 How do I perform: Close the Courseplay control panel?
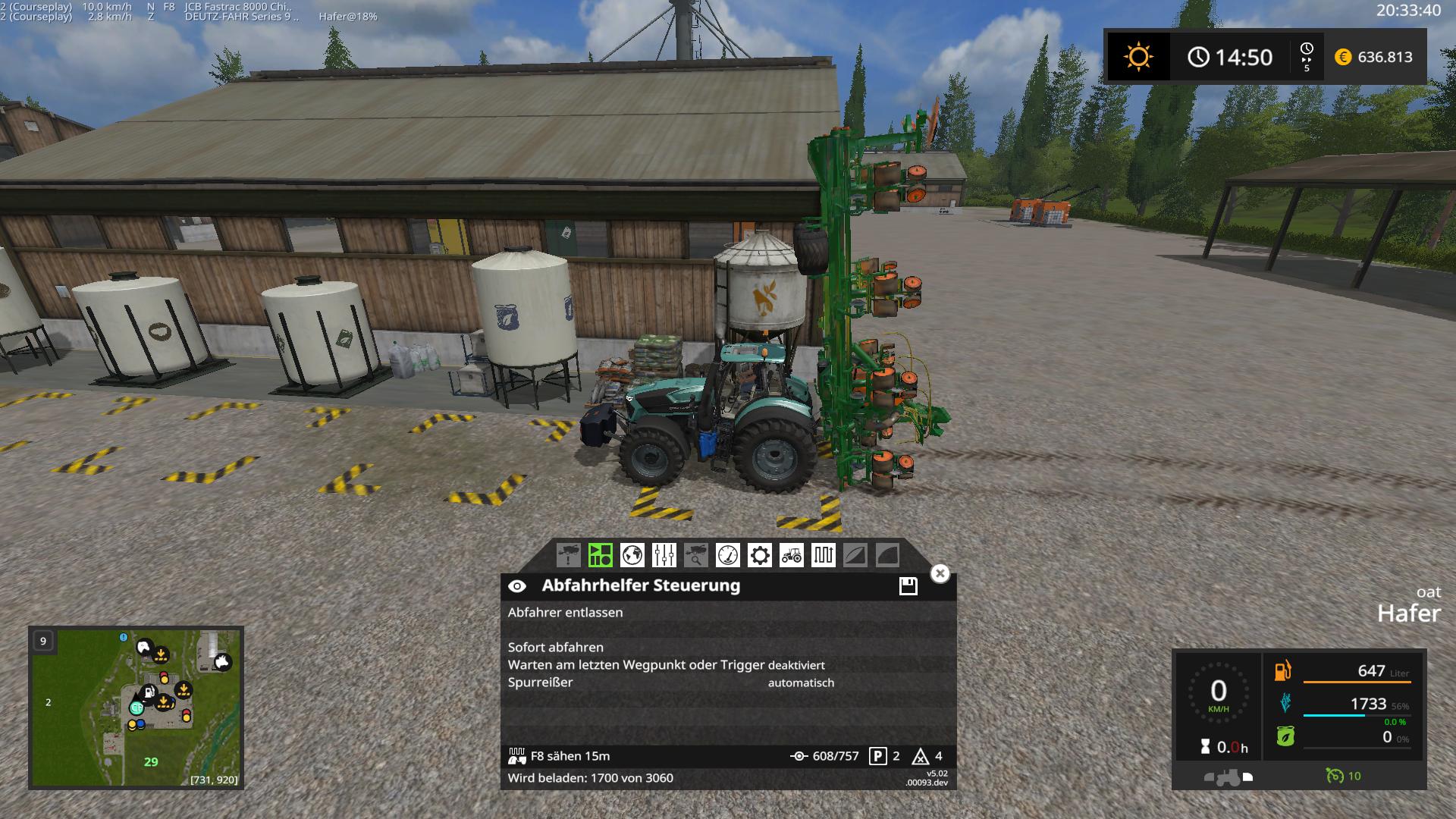pyautogui.click(x=940, y=573)
